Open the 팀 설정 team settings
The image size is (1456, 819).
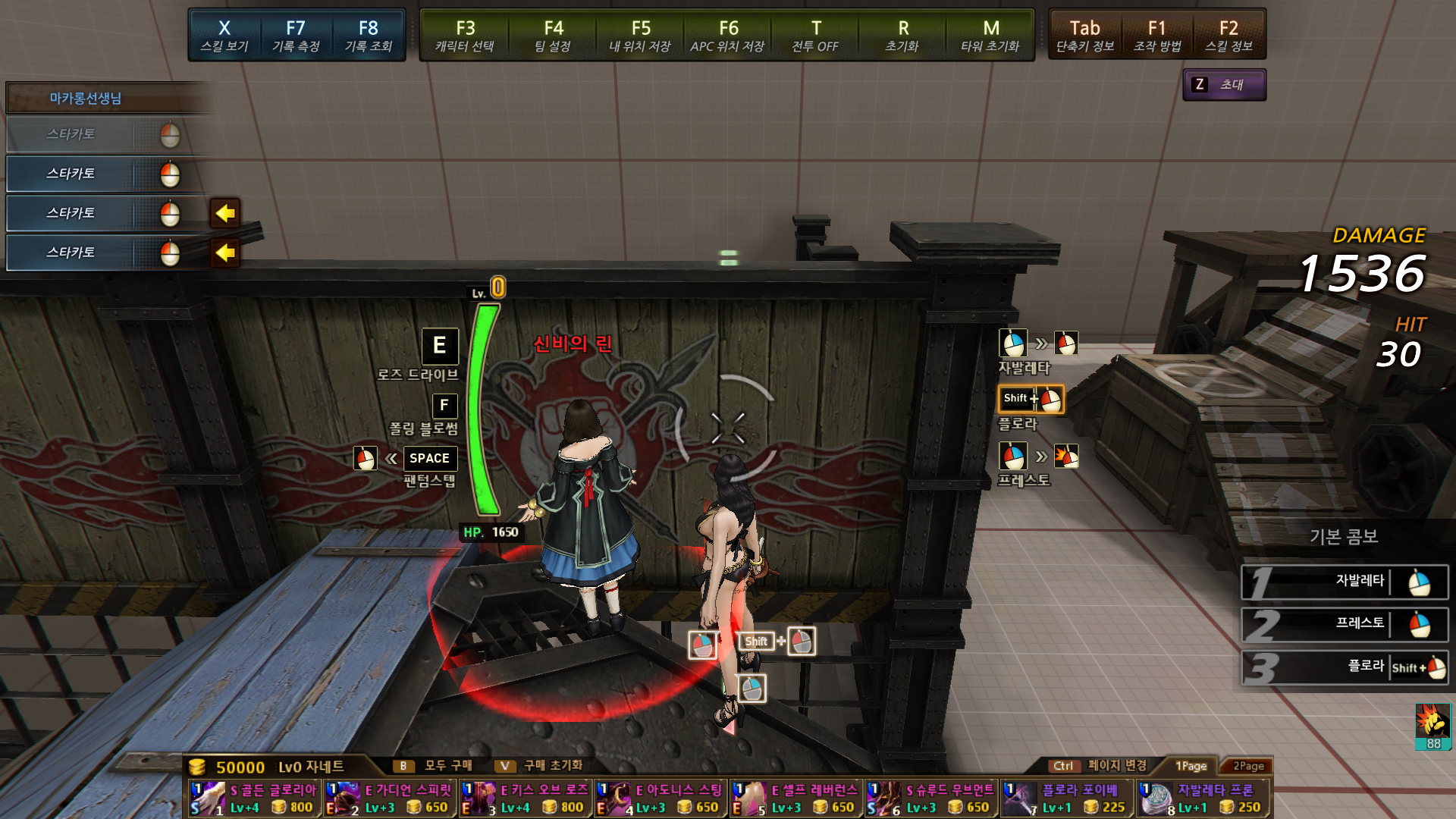(x=553, y=36)
